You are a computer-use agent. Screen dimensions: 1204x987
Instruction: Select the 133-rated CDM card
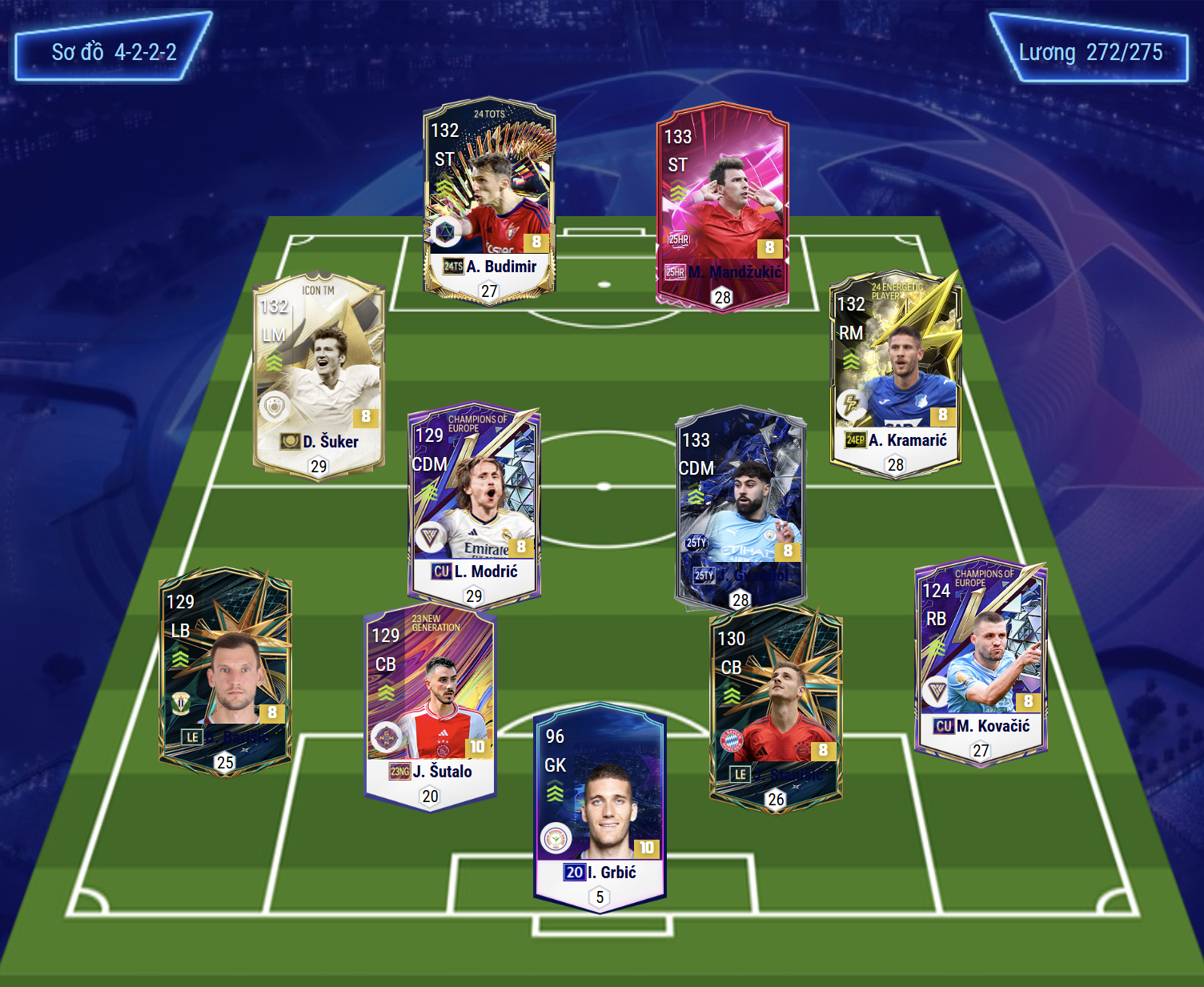point(740,509)
